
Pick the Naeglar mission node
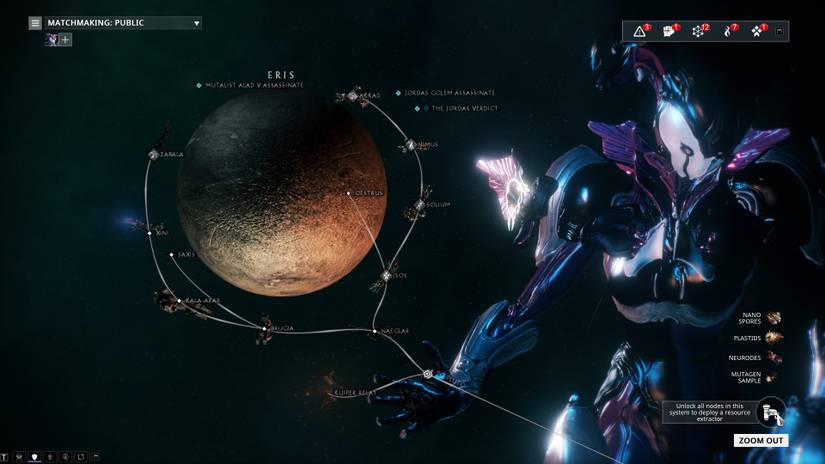[378, 331]
